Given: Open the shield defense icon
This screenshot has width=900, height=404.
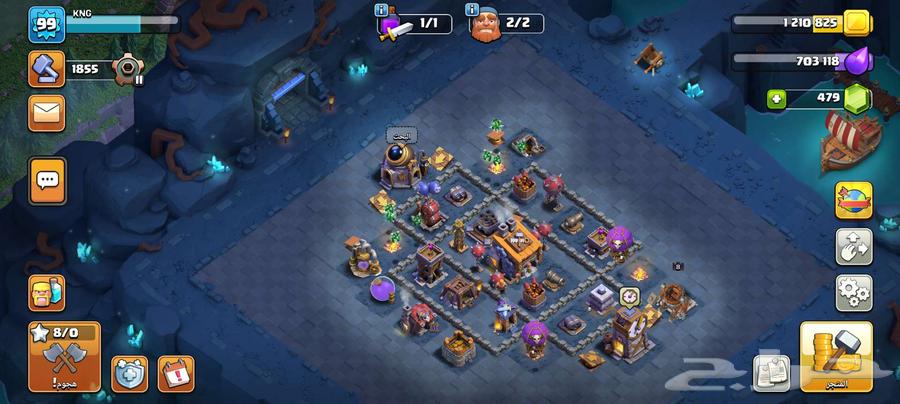Looking at the screenshot, I should [131, 374].
